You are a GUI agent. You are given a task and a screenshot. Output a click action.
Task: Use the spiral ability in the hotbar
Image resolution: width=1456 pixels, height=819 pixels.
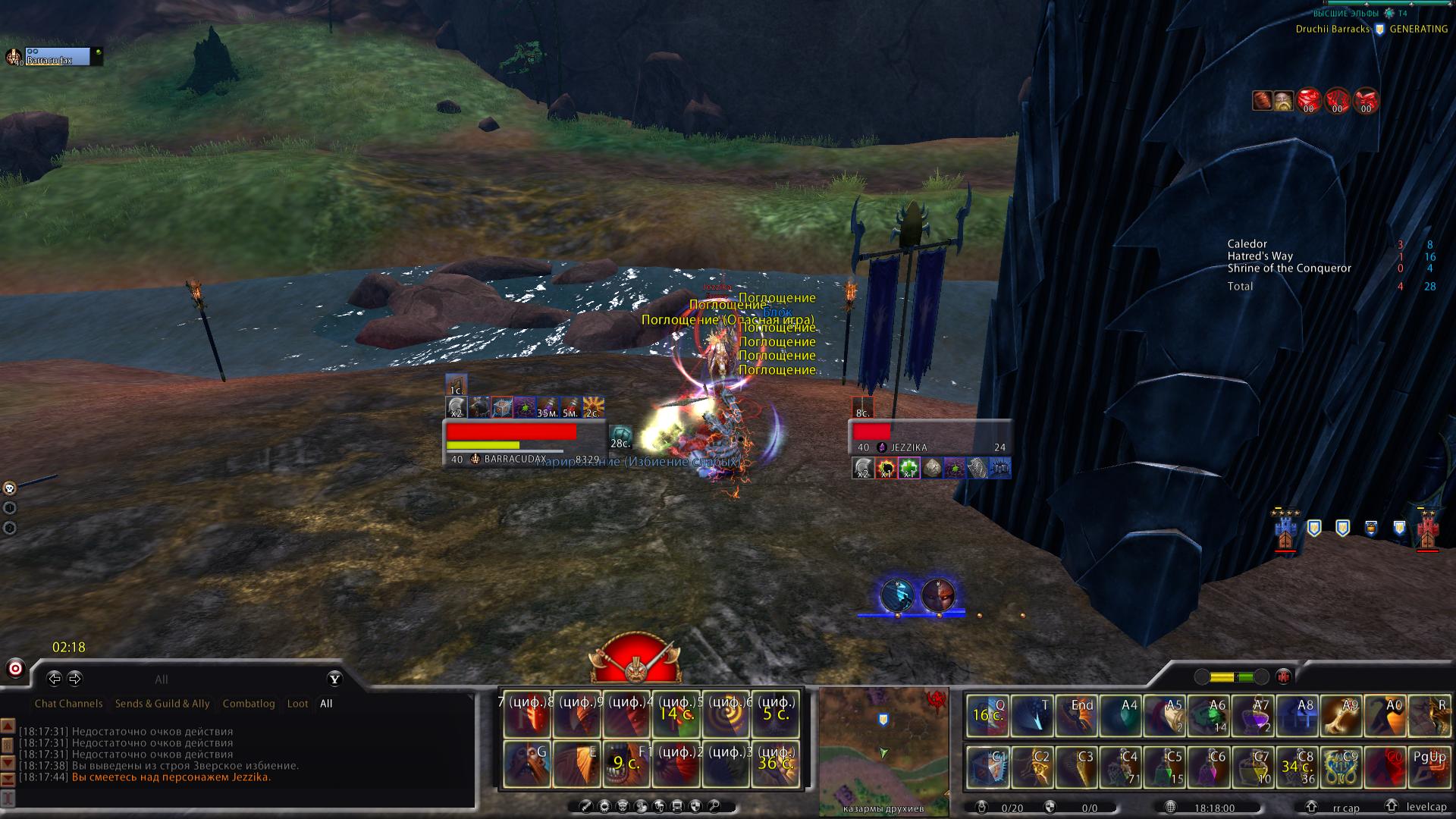(x=726, y=715)
